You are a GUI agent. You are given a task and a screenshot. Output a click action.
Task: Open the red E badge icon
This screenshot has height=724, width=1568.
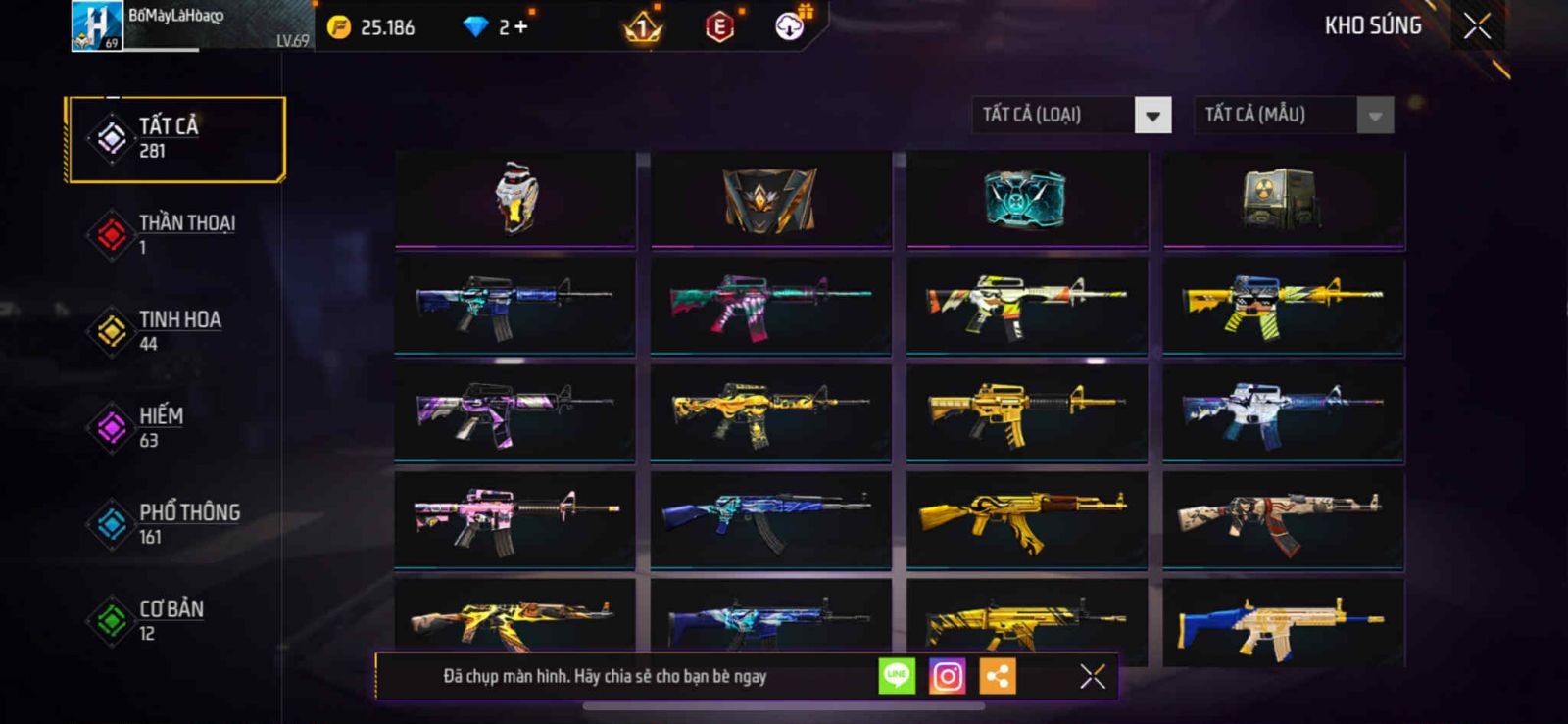[x=719, y=27]
